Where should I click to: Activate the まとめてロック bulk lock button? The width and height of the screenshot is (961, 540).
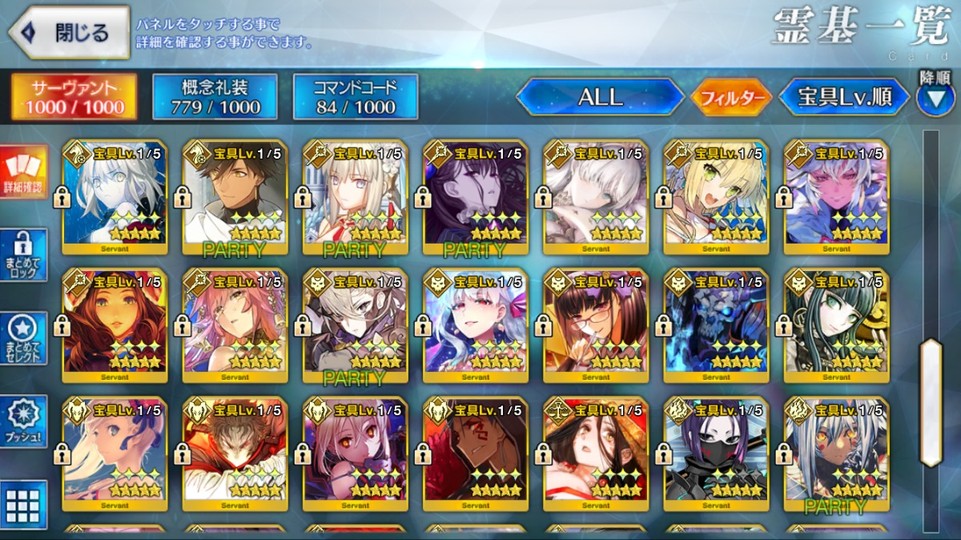click(x=23, y=255)
